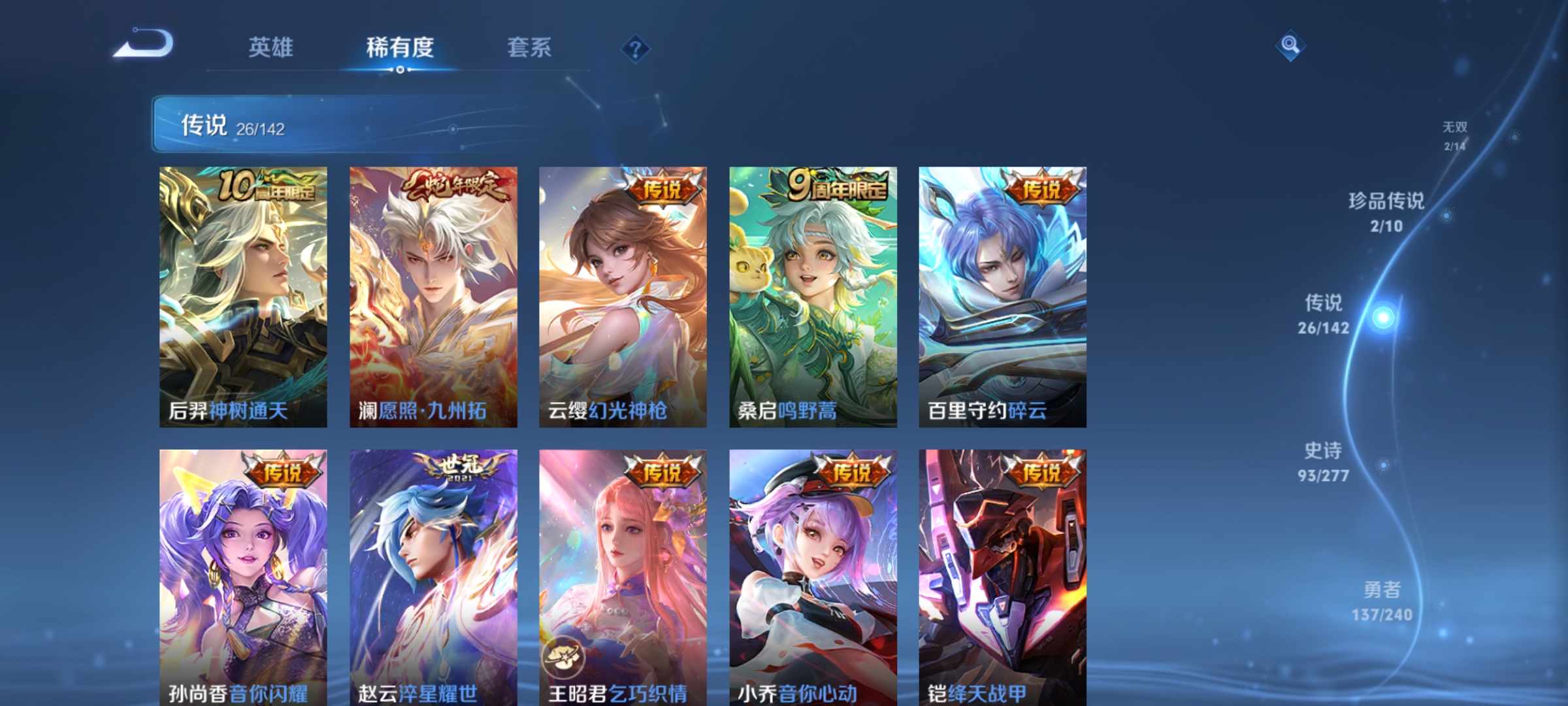The image size is (1568, 706).
Task: Switch to the 英雄 tab
Action: point(272,47)
